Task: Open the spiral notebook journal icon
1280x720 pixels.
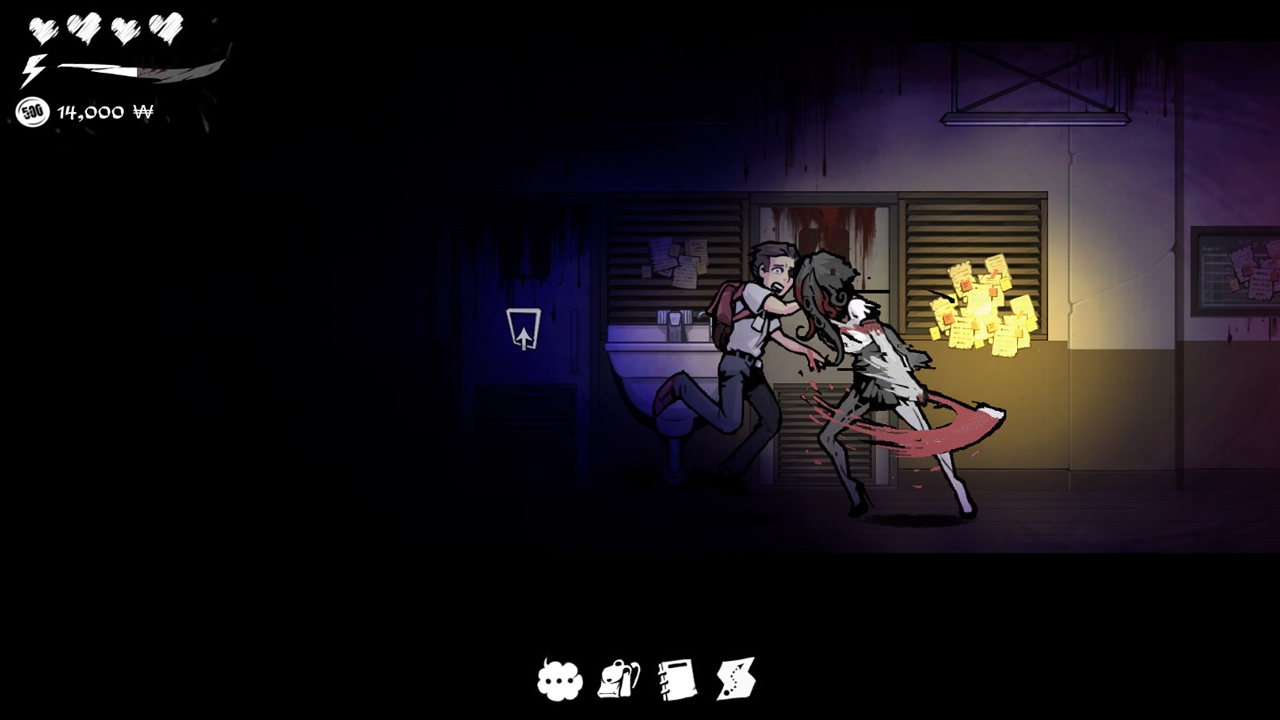Action: click(x=676, y=680)
